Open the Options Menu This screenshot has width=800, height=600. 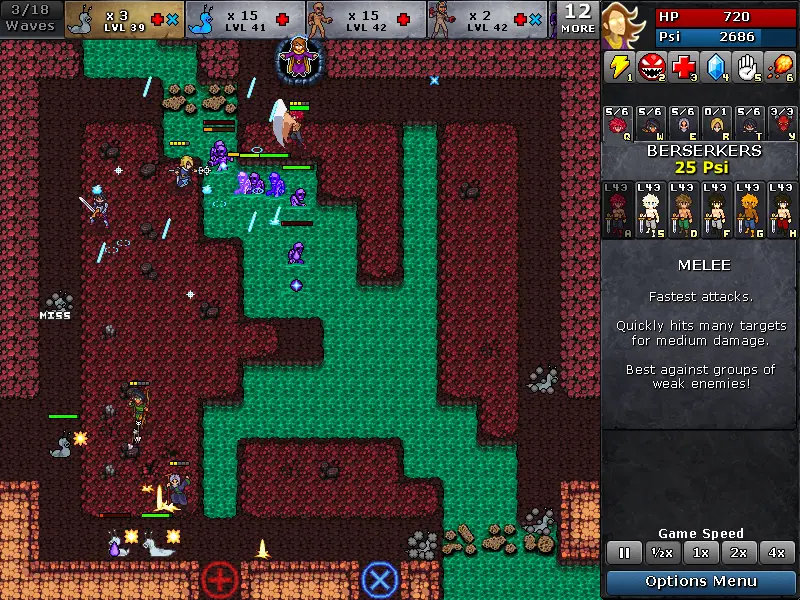point(701,582)
